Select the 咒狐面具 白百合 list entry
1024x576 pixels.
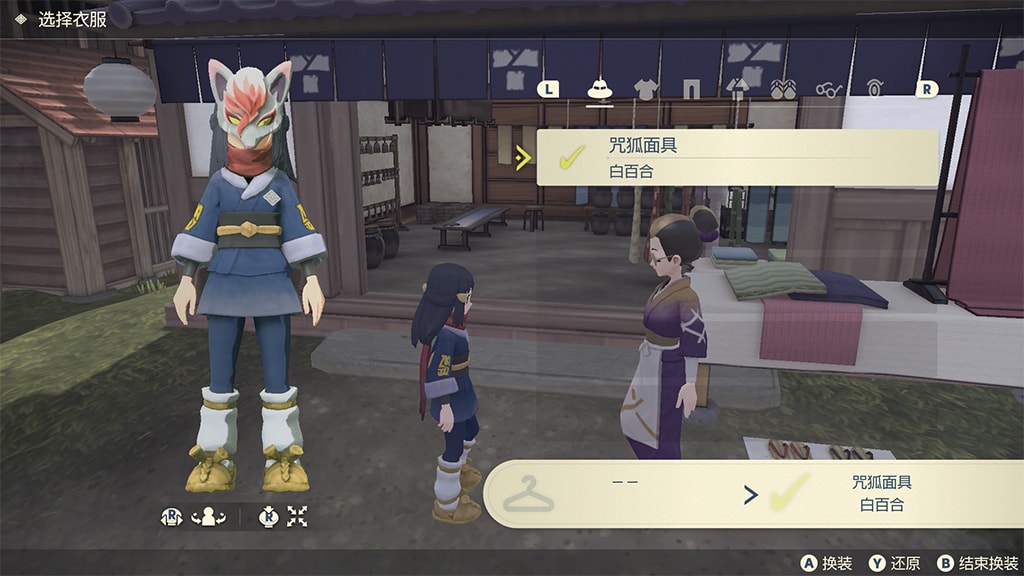[737, 158]
